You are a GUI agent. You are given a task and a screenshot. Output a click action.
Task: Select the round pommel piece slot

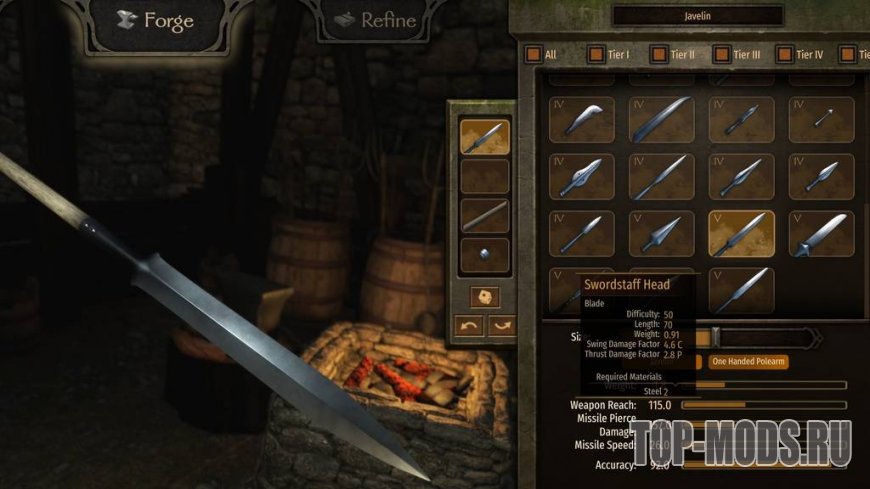tap(485, 255)
